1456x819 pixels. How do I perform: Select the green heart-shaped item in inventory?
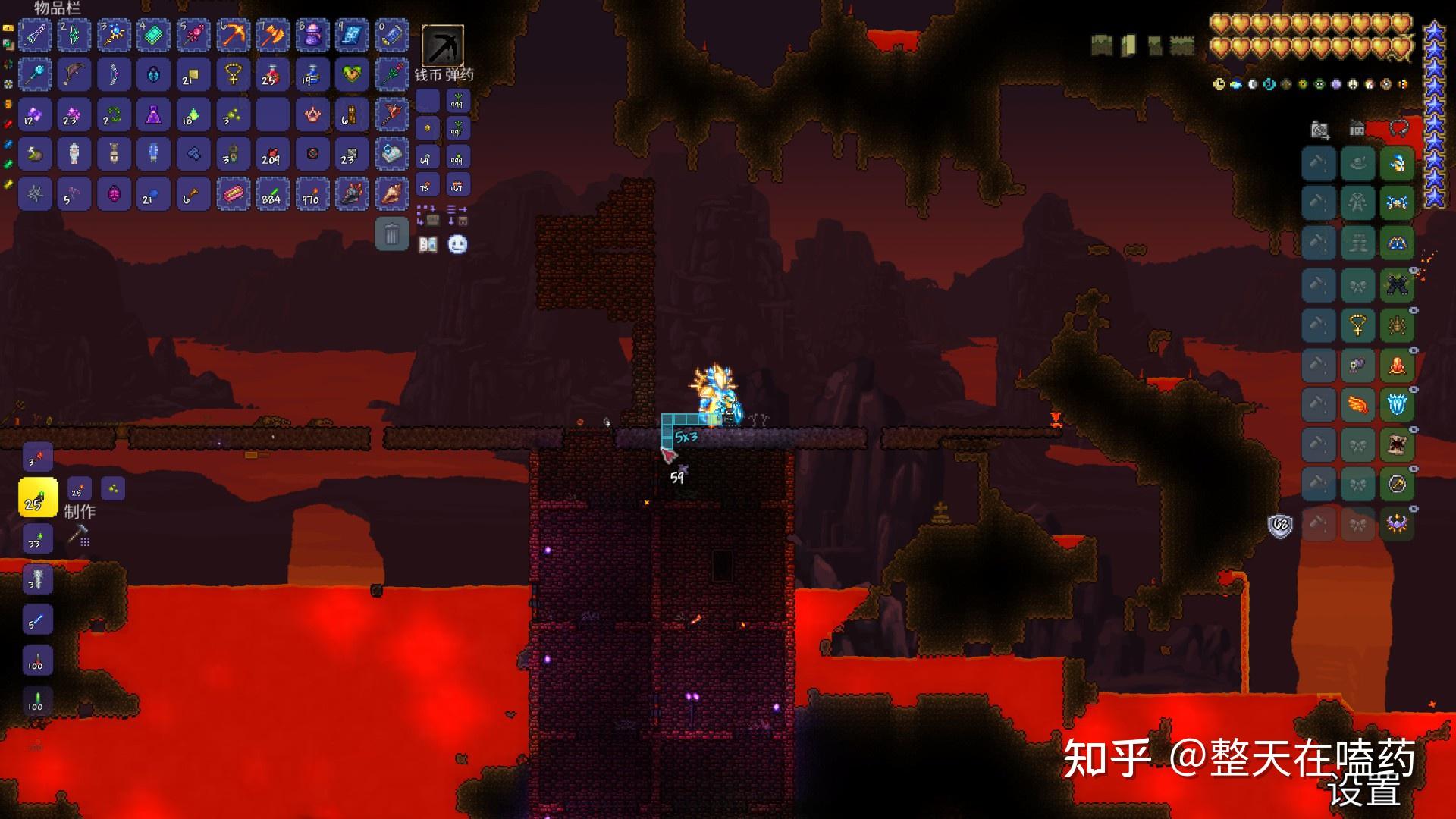pos(351,75)
